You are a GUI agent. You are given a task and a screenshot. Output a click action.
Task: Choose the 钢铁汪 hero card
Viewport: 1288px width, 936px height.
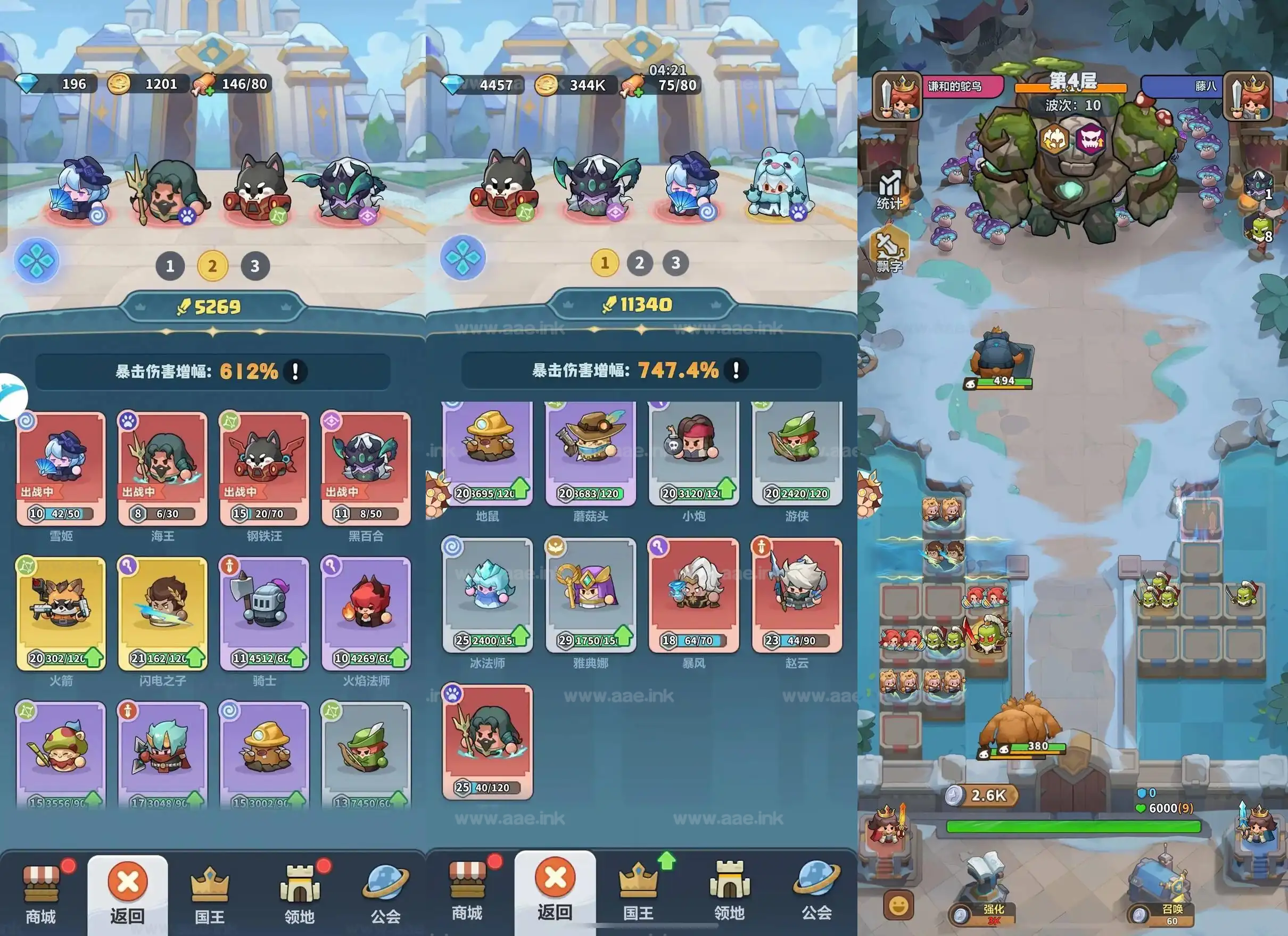tap(264, 468)
